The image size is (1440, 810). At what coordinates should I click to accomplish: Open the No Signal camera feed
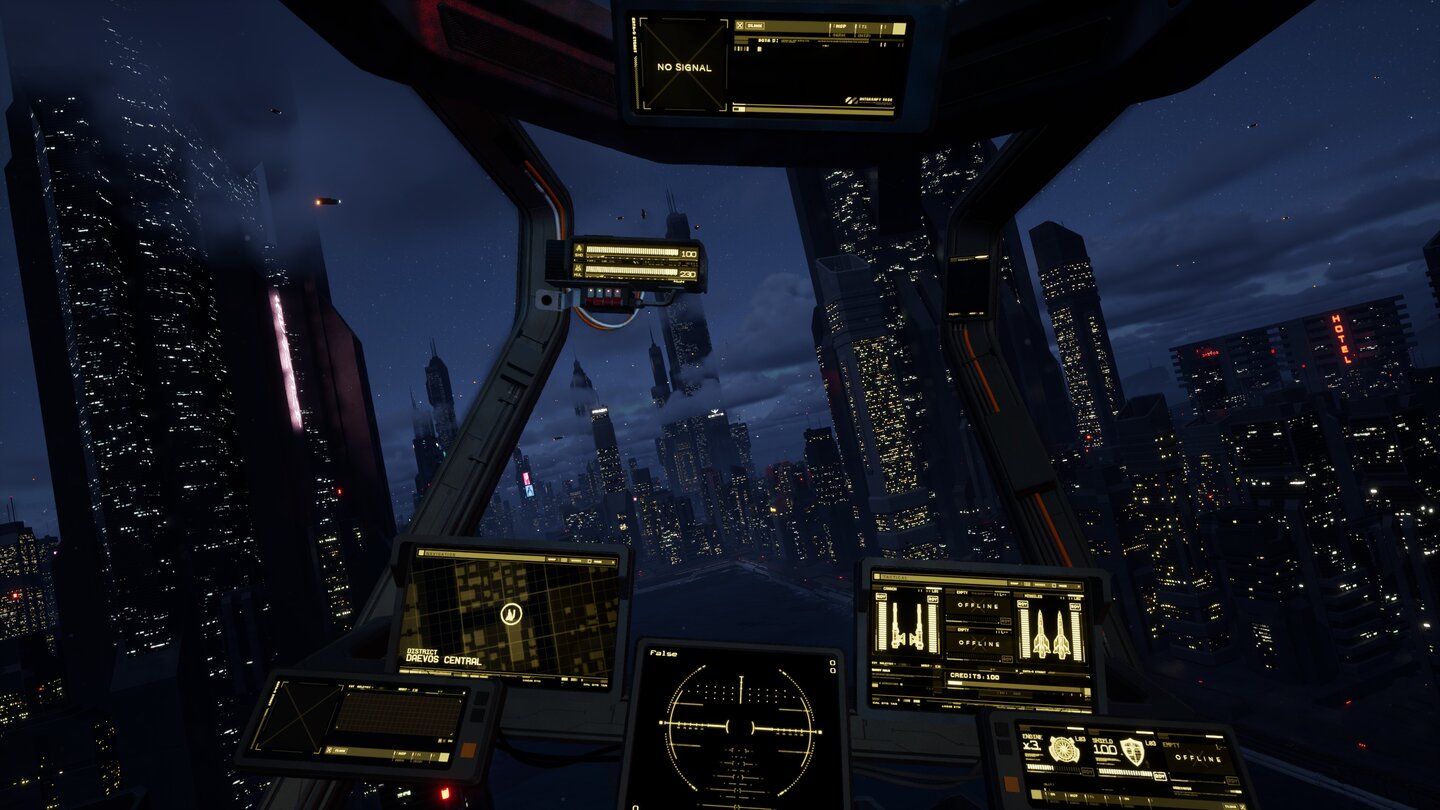pos(685,67)
